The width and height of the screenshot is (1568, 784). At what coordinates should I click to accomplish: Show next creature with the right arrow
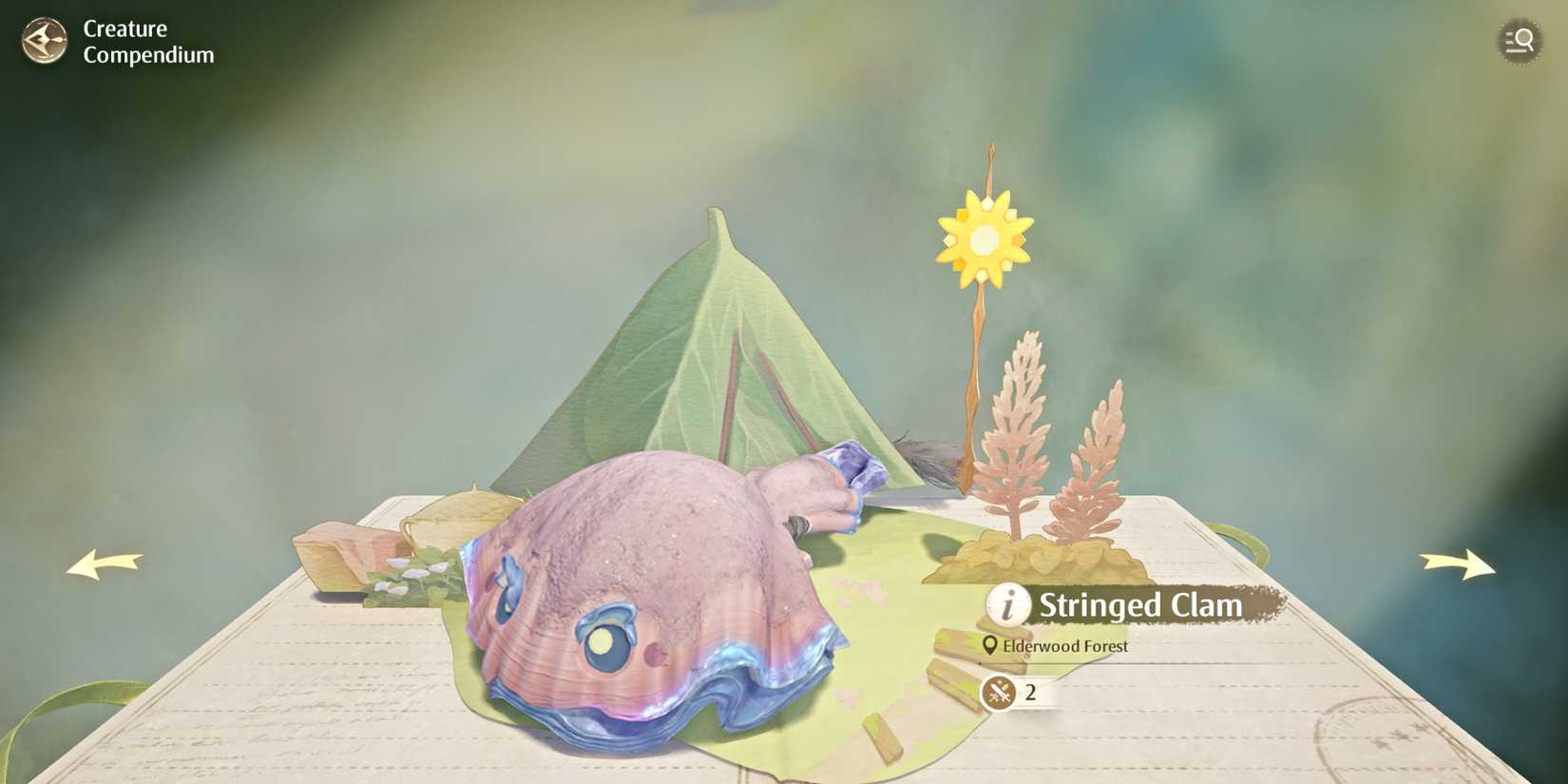pos(1454,564)
